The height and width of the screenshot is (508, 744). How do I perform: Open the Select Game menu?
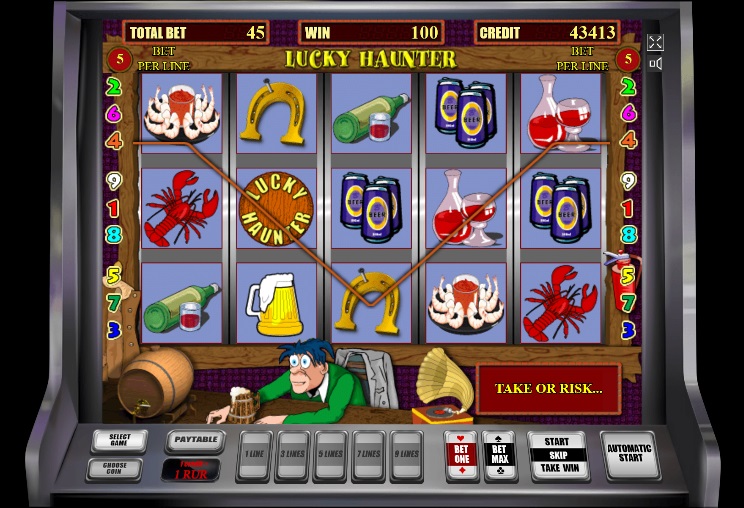coord(119,441)
